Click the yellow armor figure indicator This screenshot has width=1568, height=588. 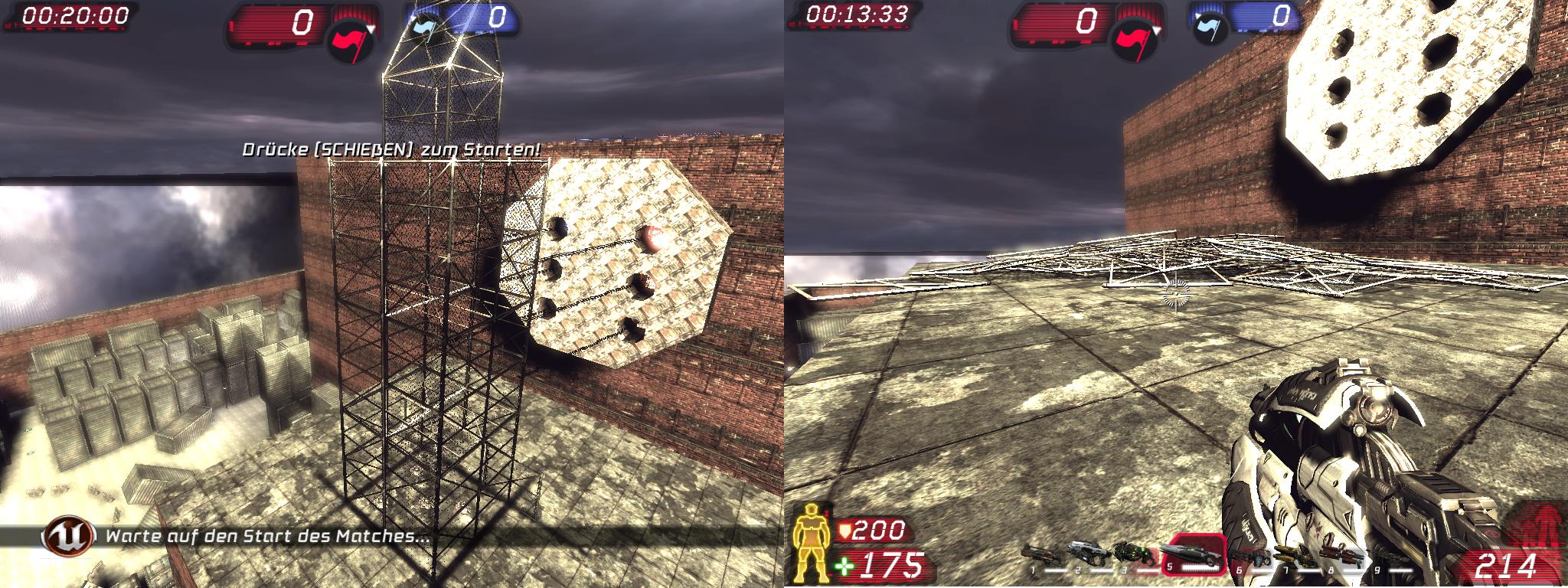[x=813, y=545]
